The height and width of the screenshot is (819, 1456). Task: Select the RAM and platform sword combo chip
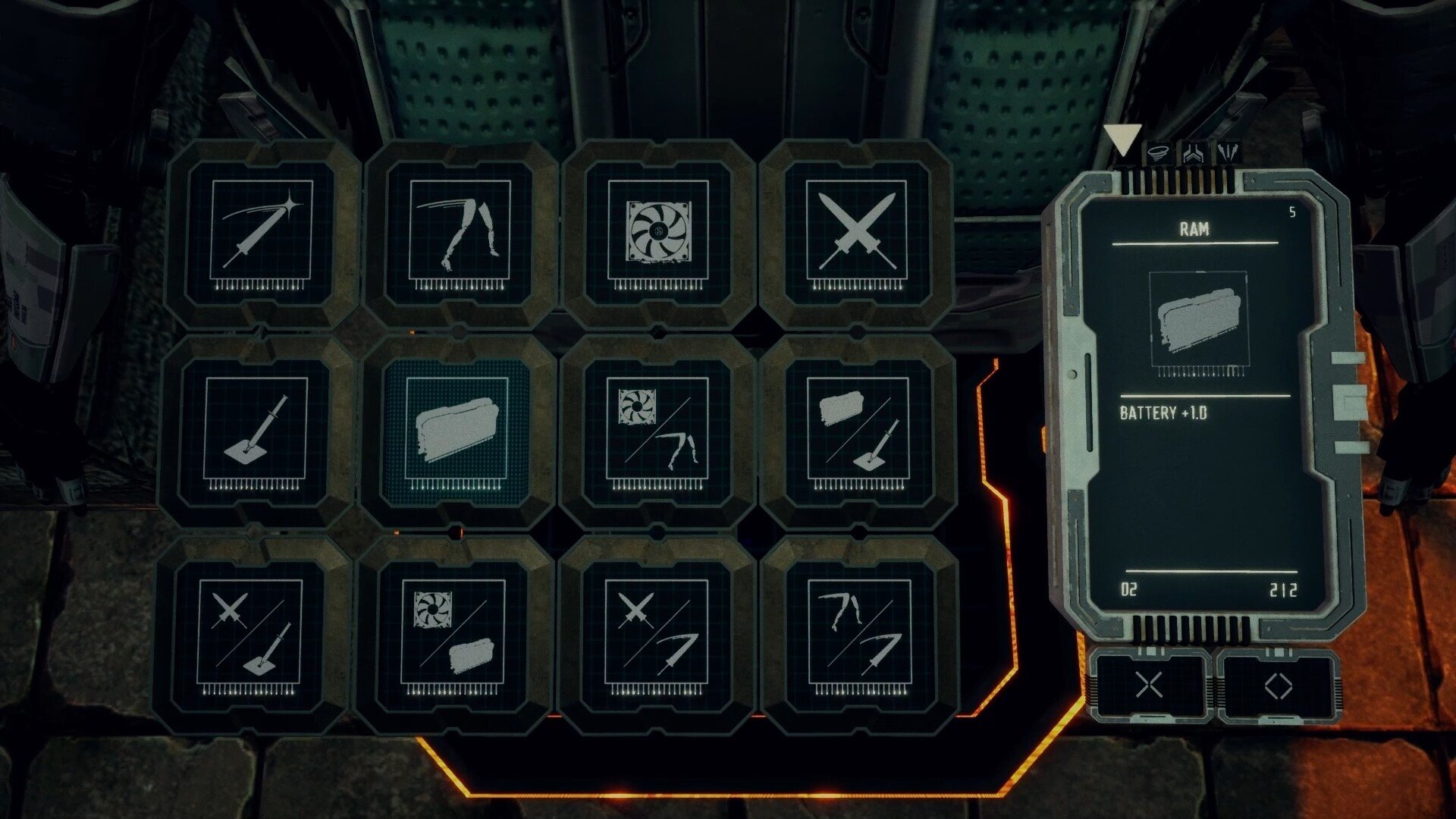point(858,431)
